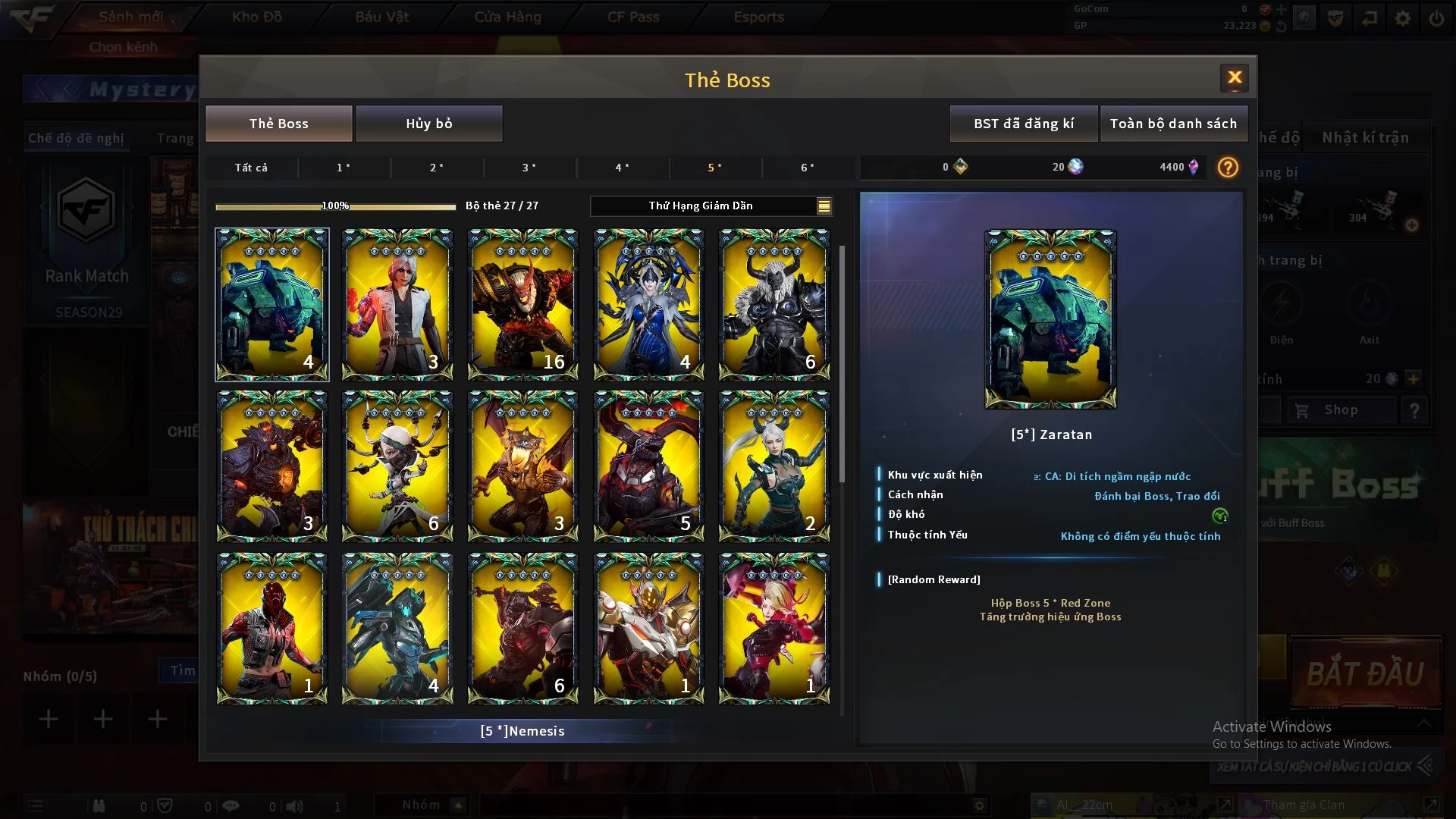Choose the white-haired man boss card
Screen dimensions: 1456x819
click(x=397, y=304)
